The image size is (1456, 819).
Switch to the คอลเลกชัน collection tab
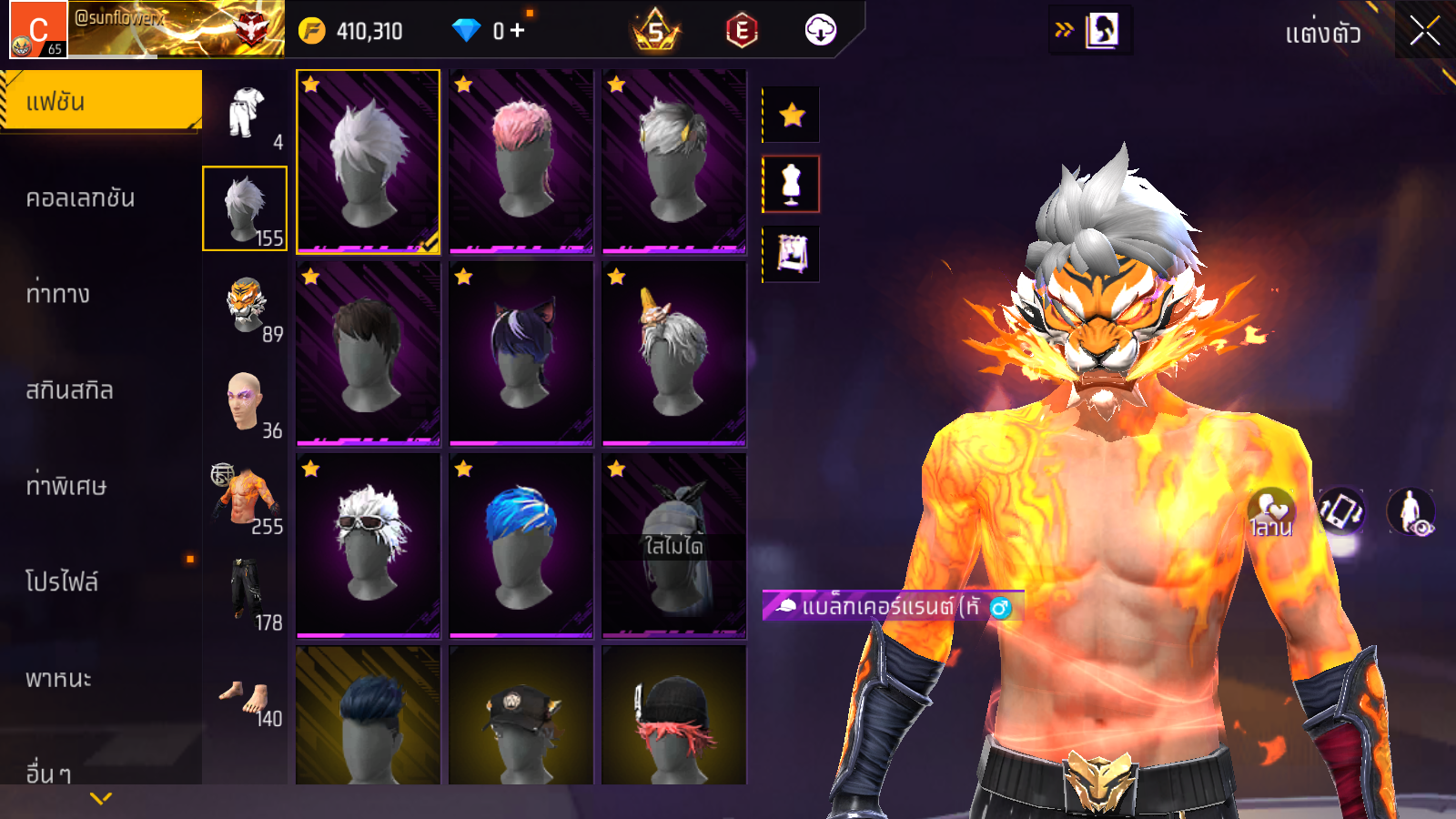pos(81,198)
